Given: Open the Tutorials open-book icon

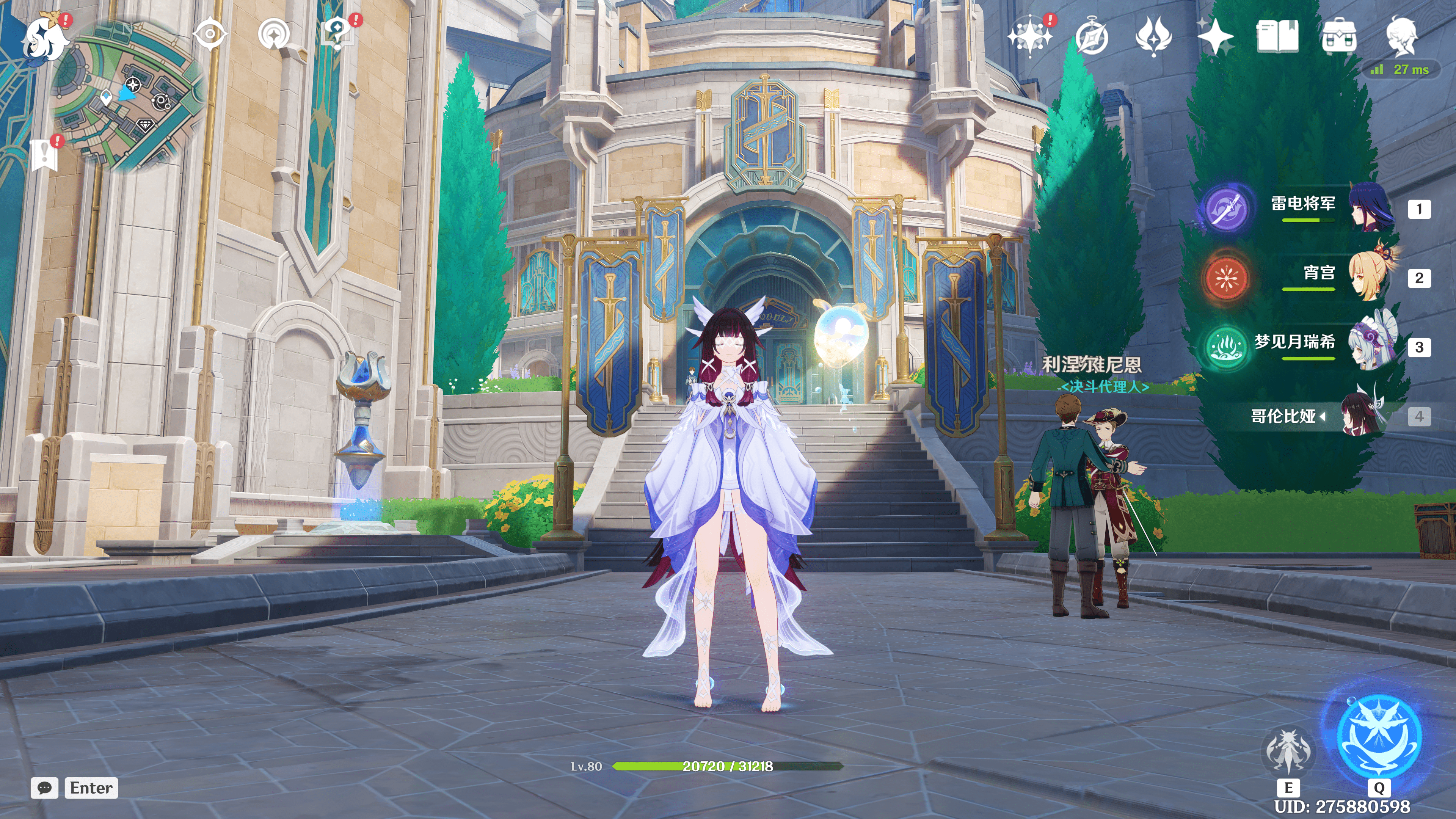Looking at the screenshot, I should click(x=1277, y=36).
